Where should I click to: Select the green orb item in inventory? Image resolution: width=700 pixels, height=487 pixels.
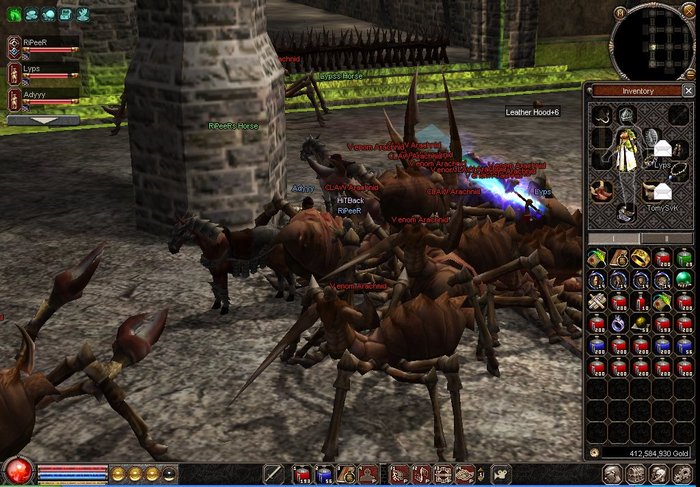683,279
